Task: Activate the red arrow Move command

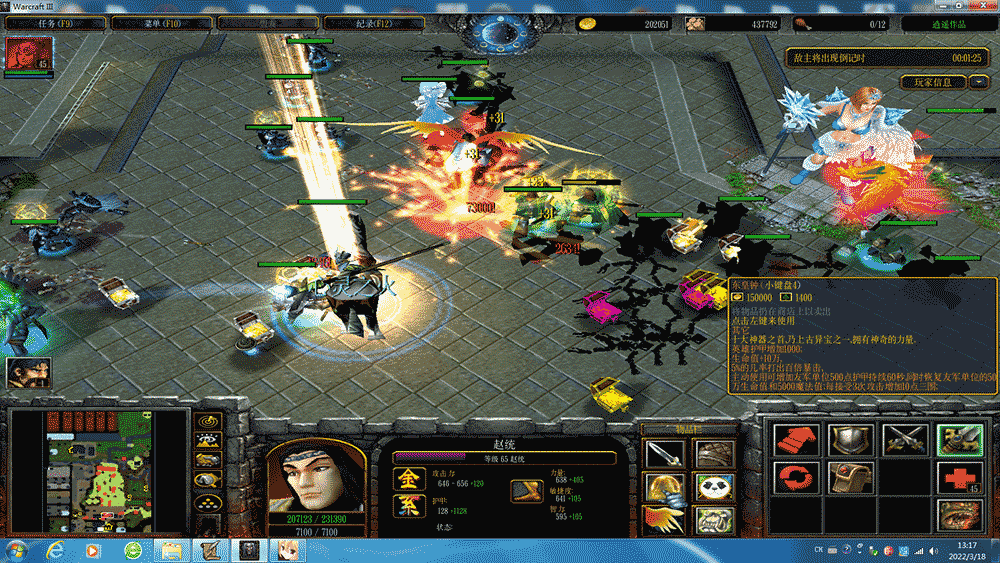Action: click(x=797, y=440)
